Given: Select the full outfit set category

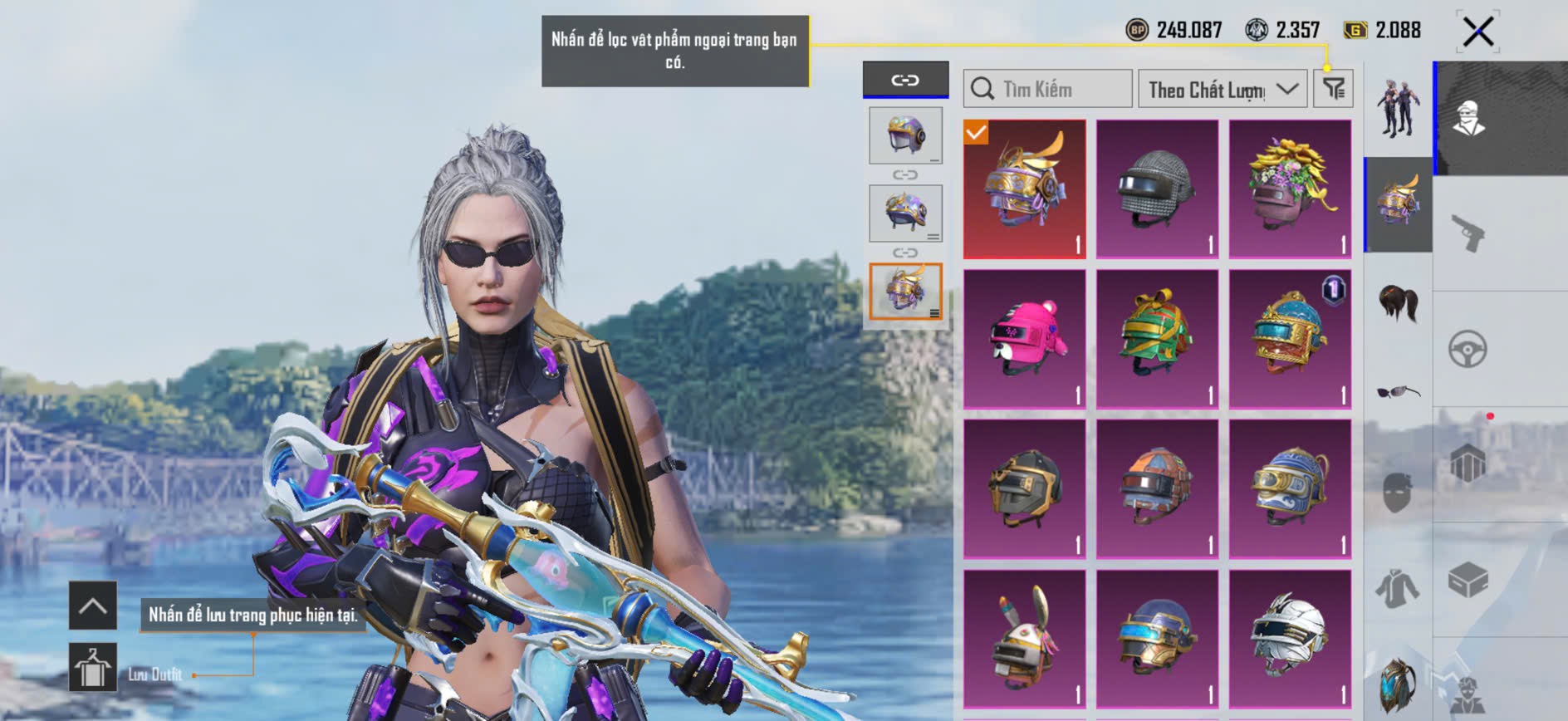Looking at the screenshot, I should 1399,108.
